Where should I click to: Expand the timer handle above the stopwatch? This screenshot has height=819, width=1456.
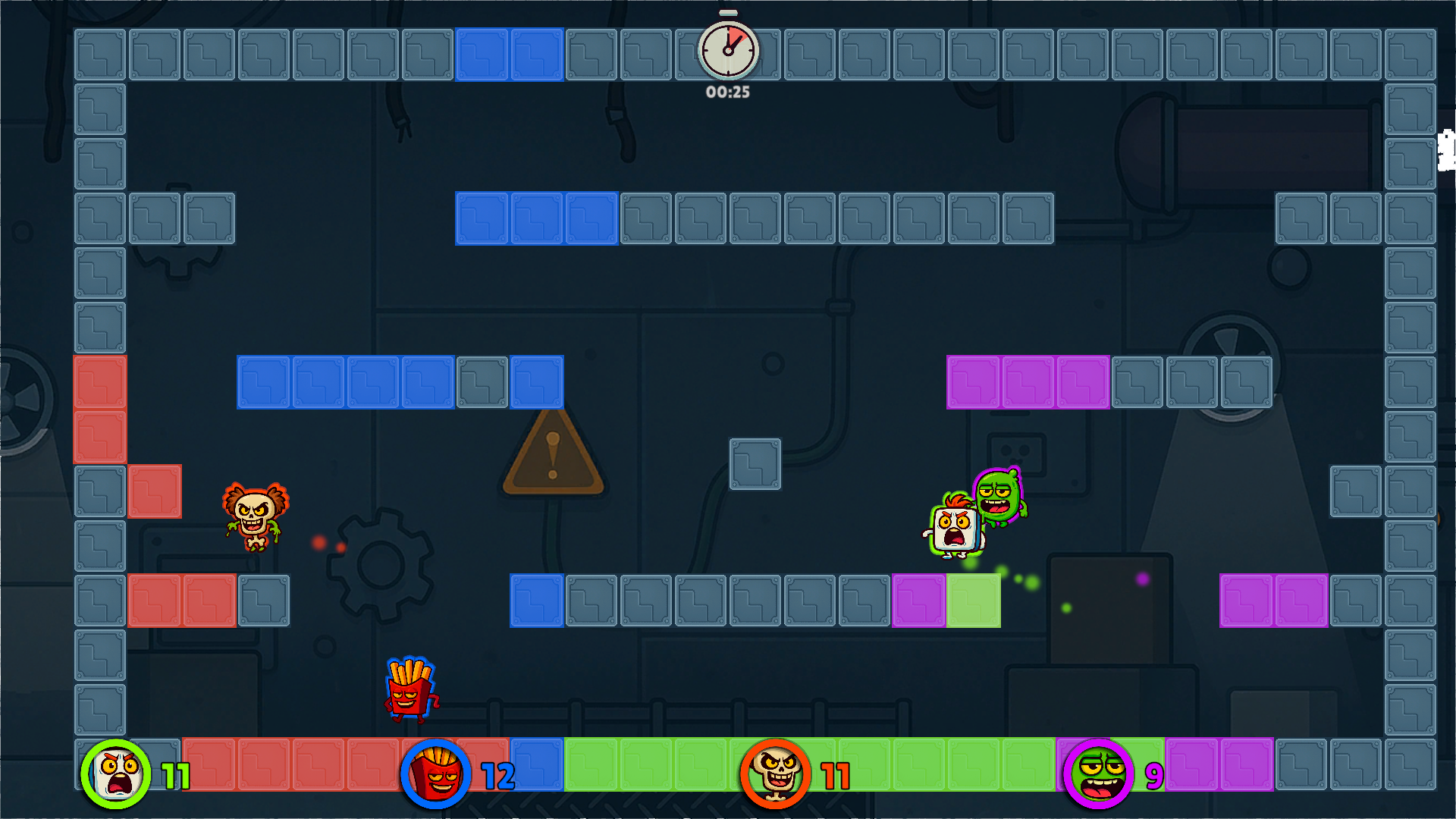[726, 11]
